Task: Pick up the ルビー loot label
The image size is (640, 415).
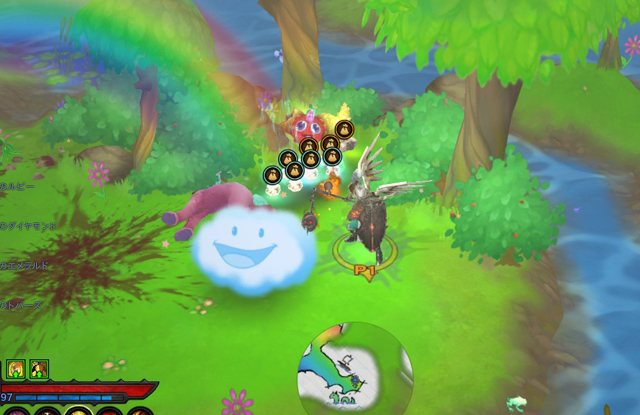Action: (x=18, y=187)
